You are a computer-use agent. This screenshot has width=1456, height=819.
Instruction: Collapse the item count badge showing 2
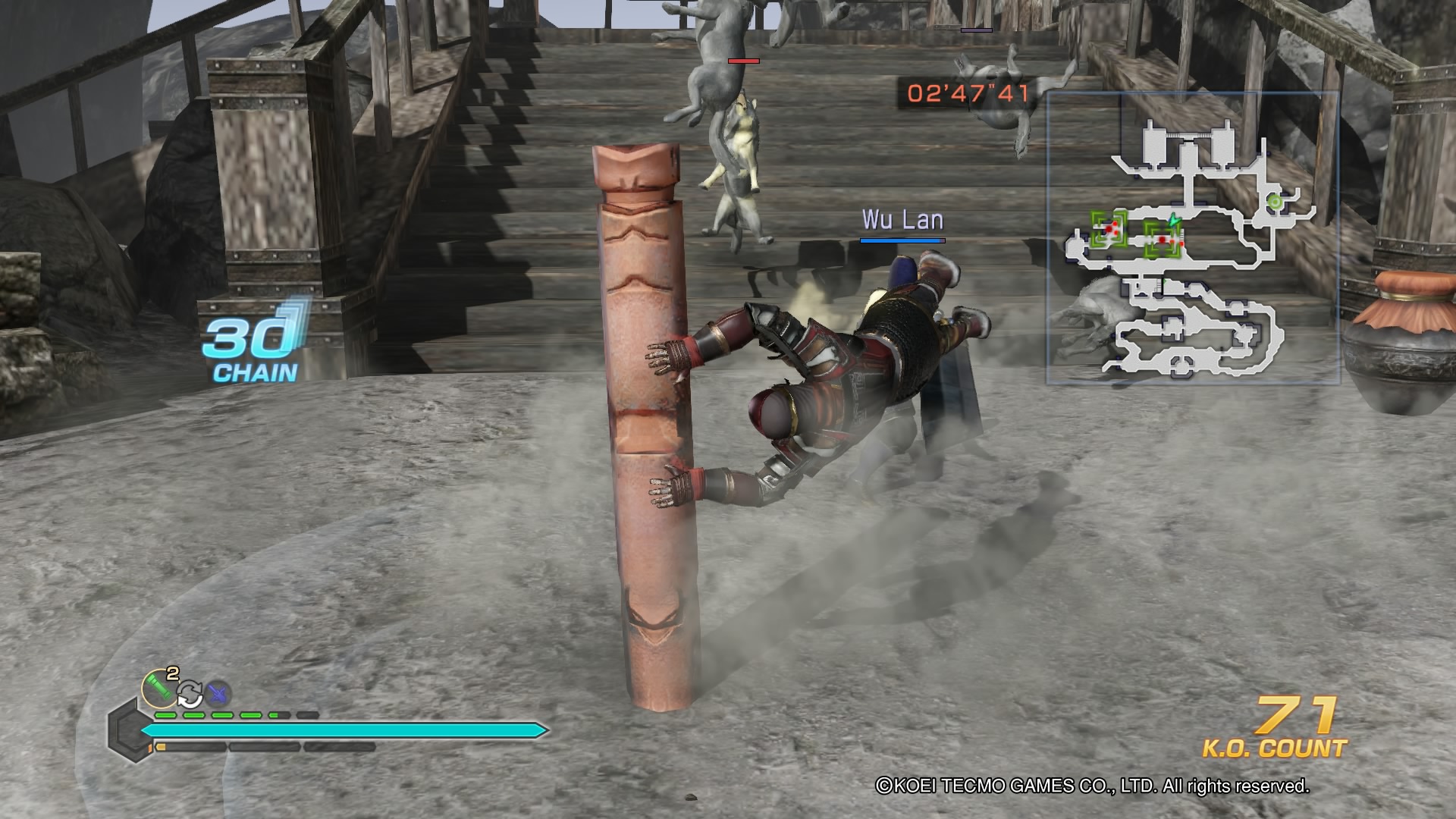point(172,673)
